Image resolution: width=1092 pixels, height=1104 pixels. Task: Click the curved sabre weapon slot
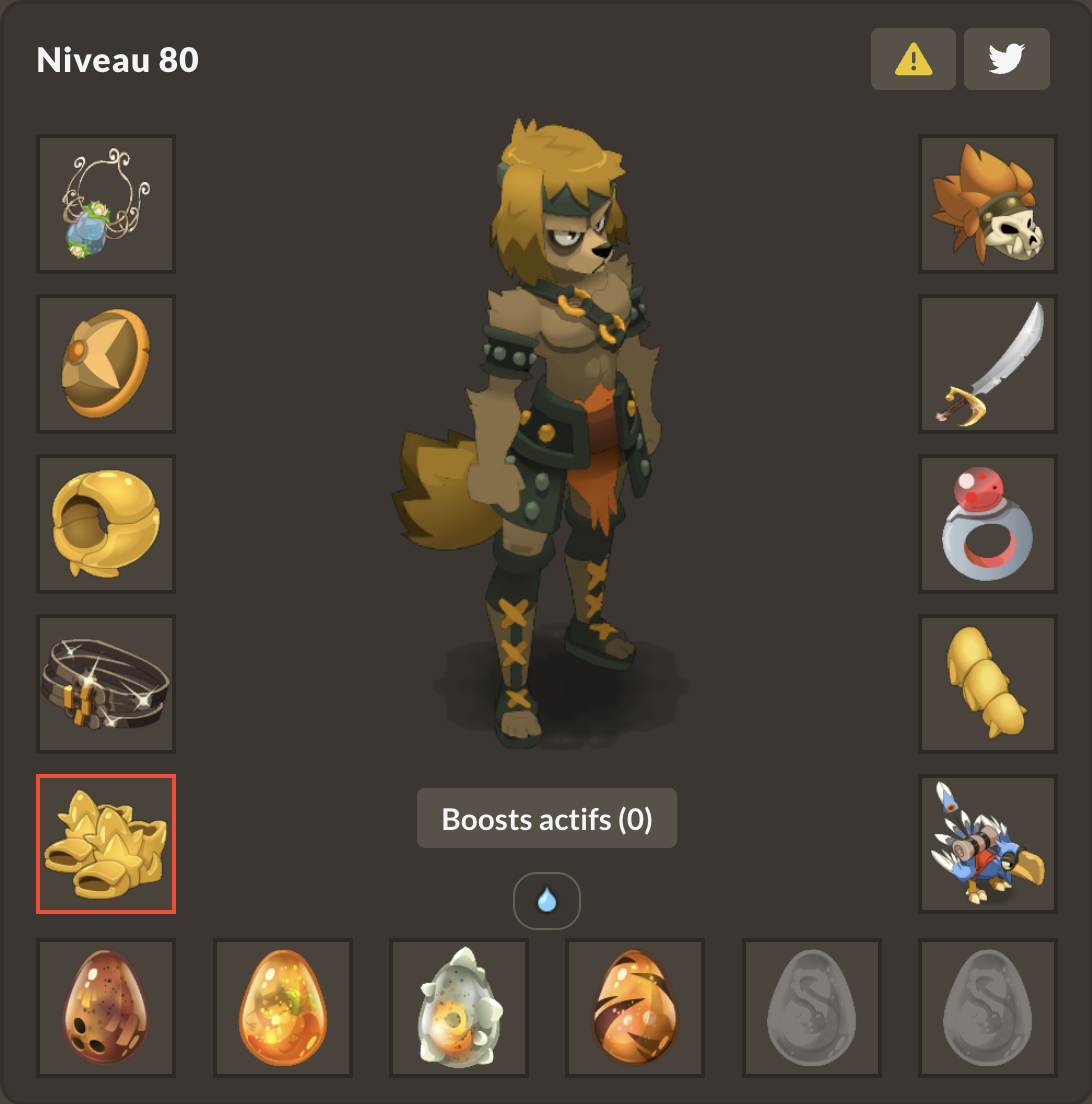pyautogui.click(x=988, y=364)
